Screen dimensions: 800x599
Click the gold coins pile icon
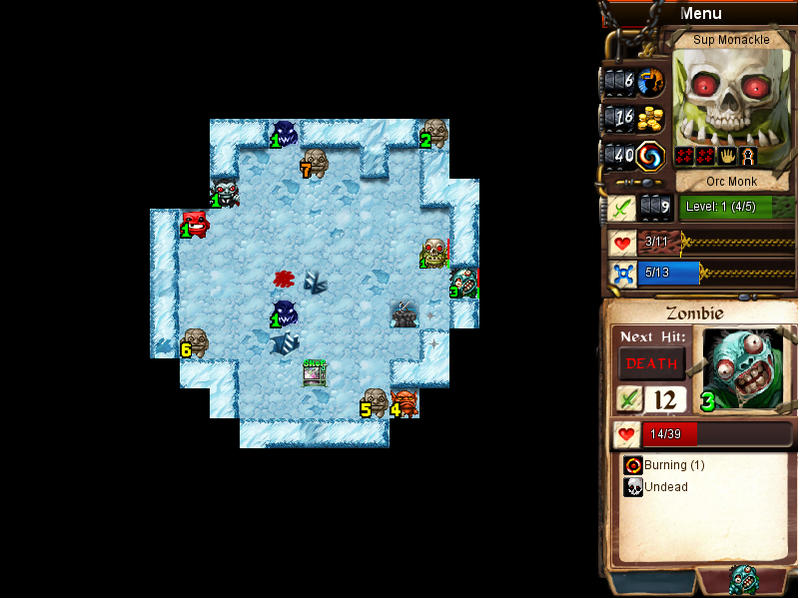point(651,118)
